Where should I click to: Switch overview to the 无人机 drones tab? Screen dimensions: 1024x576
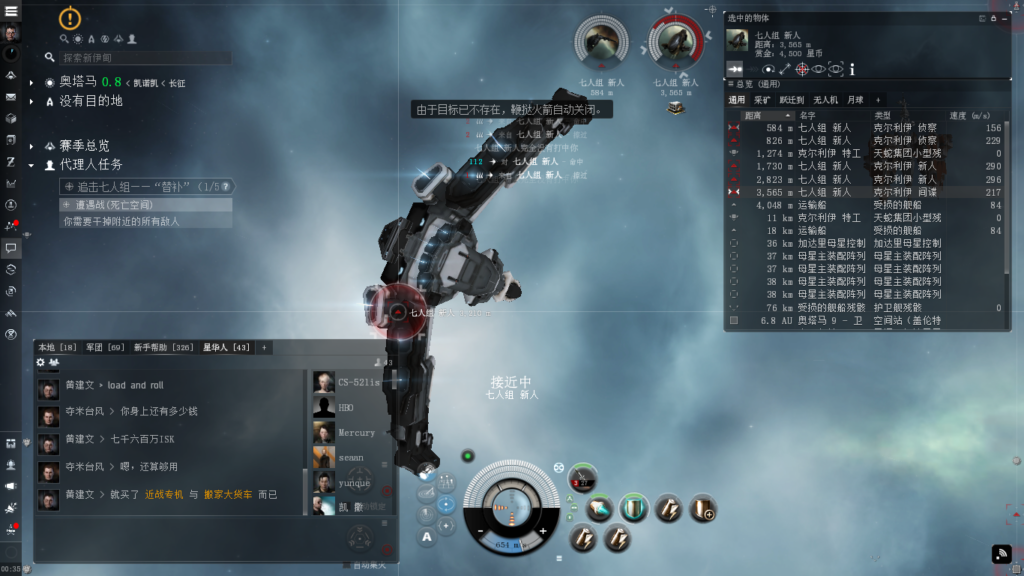[x=825, y=100]
